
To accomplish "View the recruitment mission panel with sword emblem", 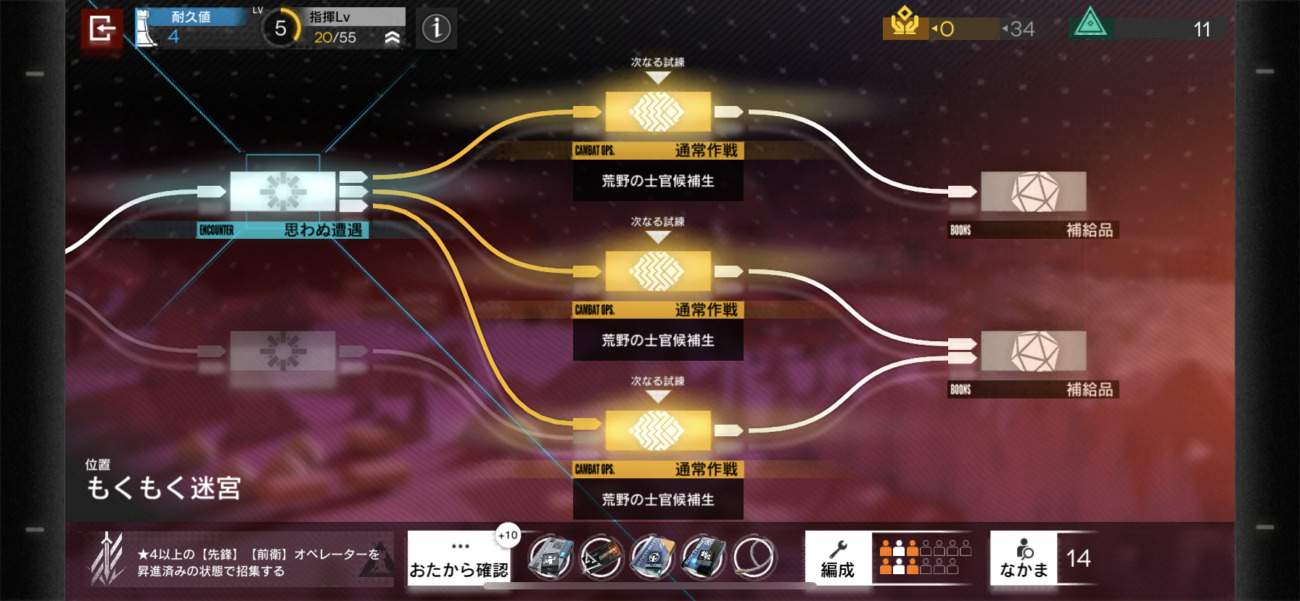I will pos(240,560).
